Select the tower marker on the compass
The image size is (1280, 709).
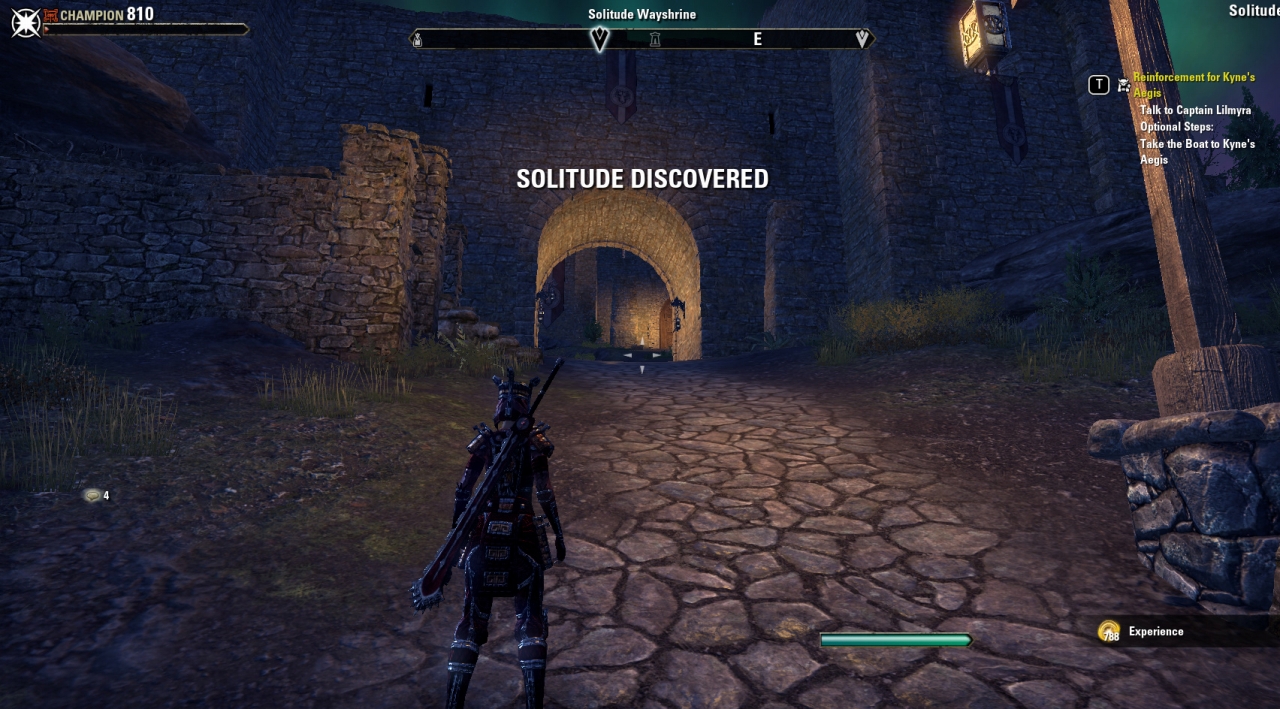pos(655,40)
